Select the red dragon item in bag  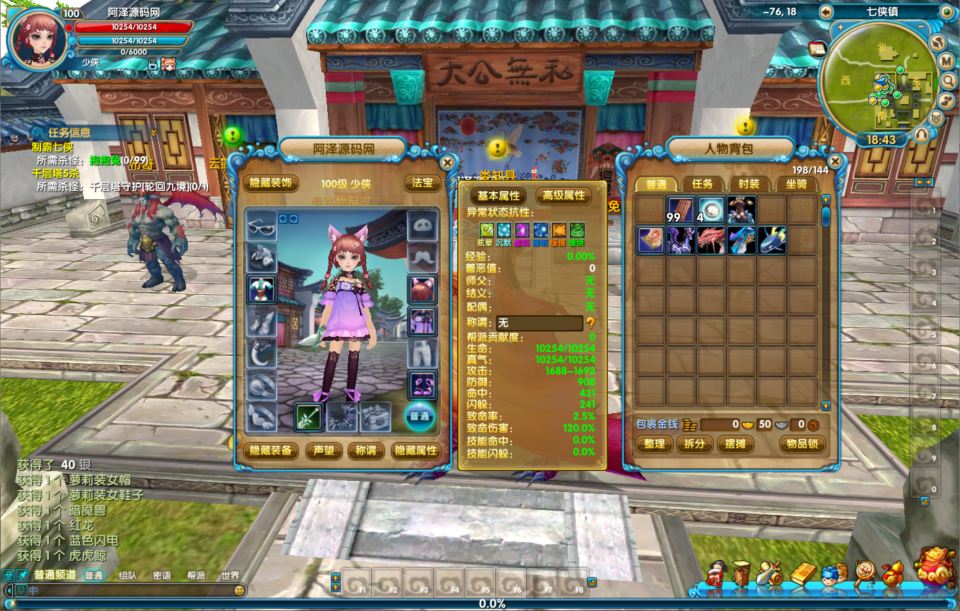[711, 240]
